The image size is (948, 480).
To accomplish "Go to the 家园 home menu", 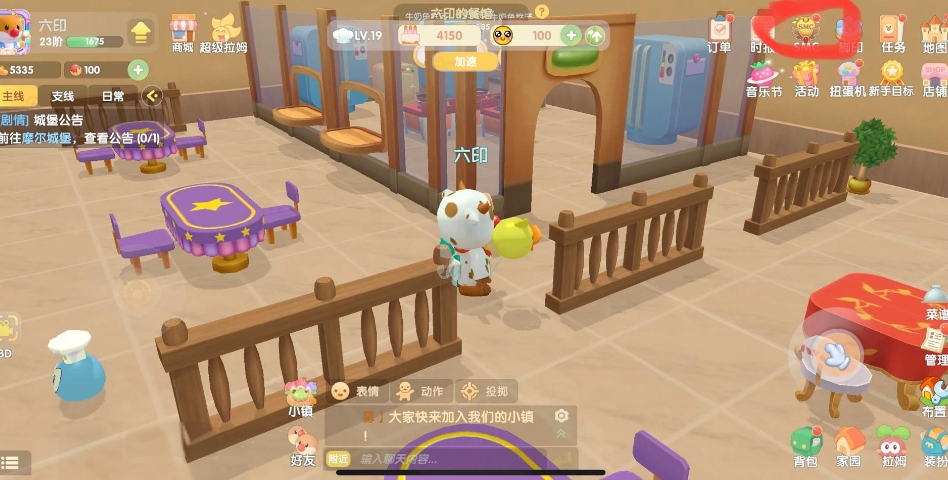I will [848, 446].
